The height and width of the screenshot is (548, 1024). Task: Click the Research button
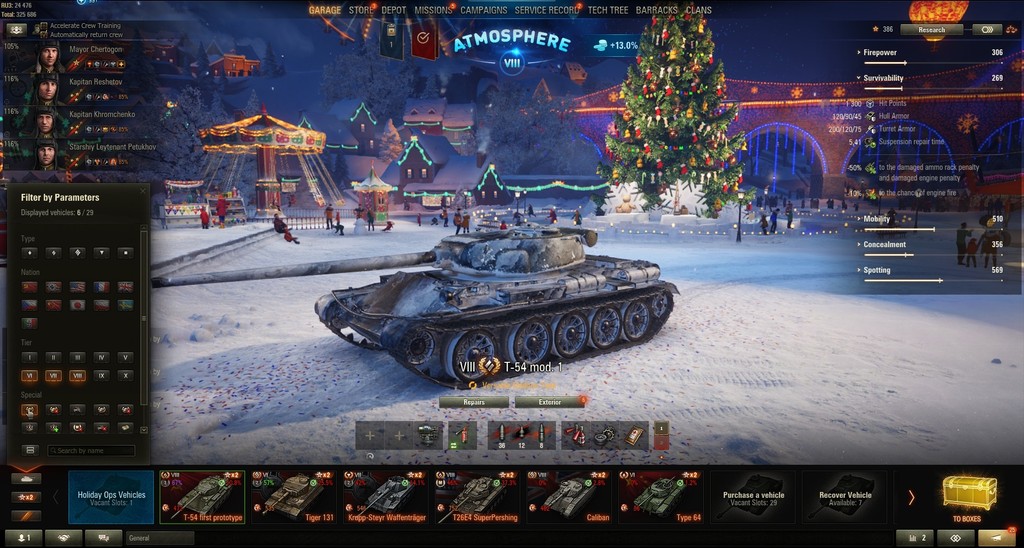pos(931,30)
